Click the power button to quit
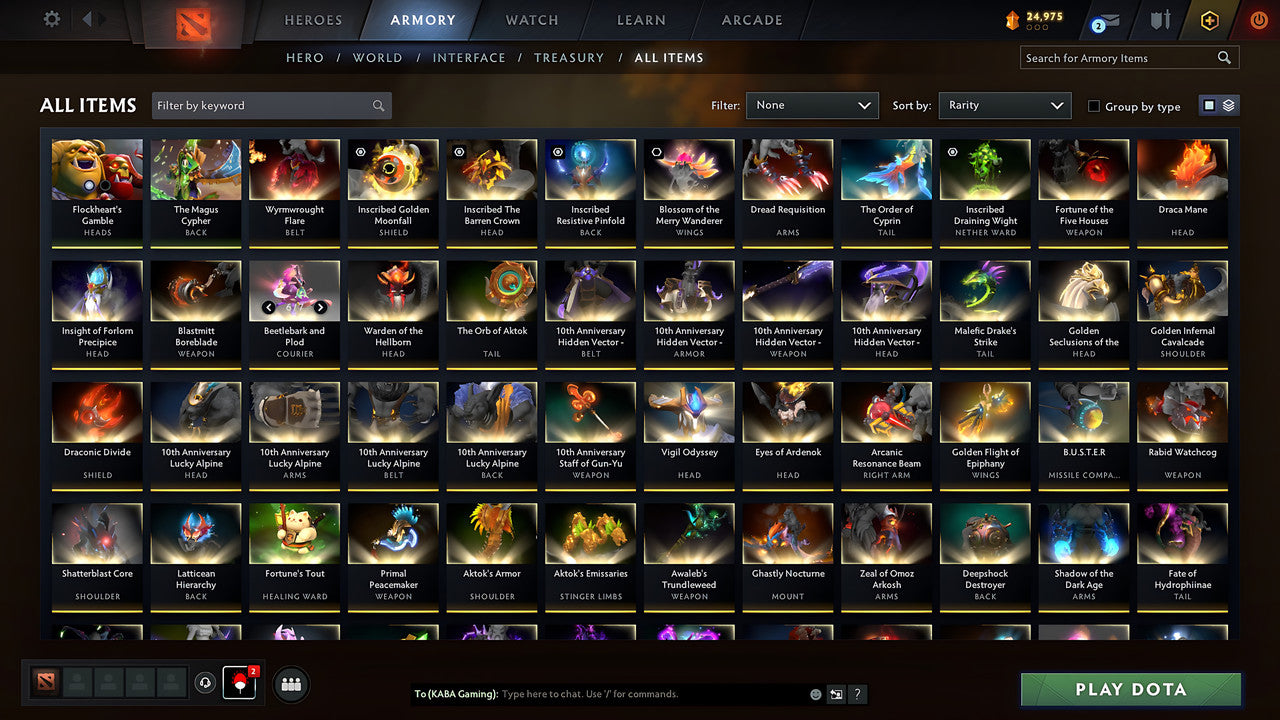 click(1258, 19)
